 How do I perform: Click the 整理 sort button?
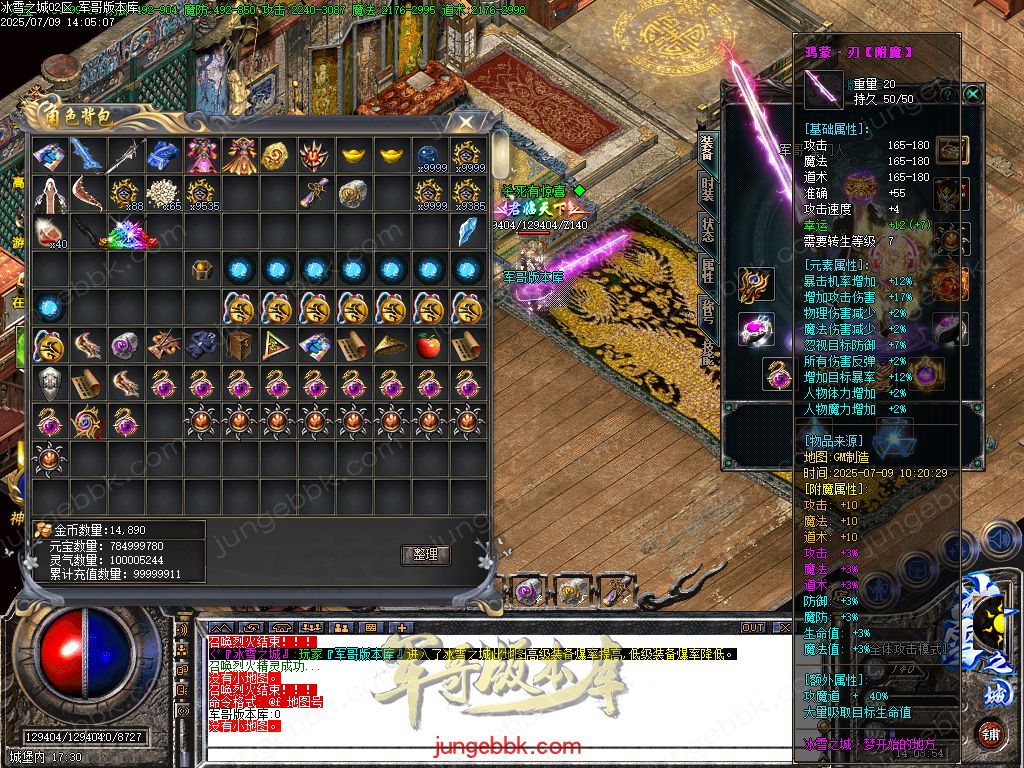(x=426, y=555)
